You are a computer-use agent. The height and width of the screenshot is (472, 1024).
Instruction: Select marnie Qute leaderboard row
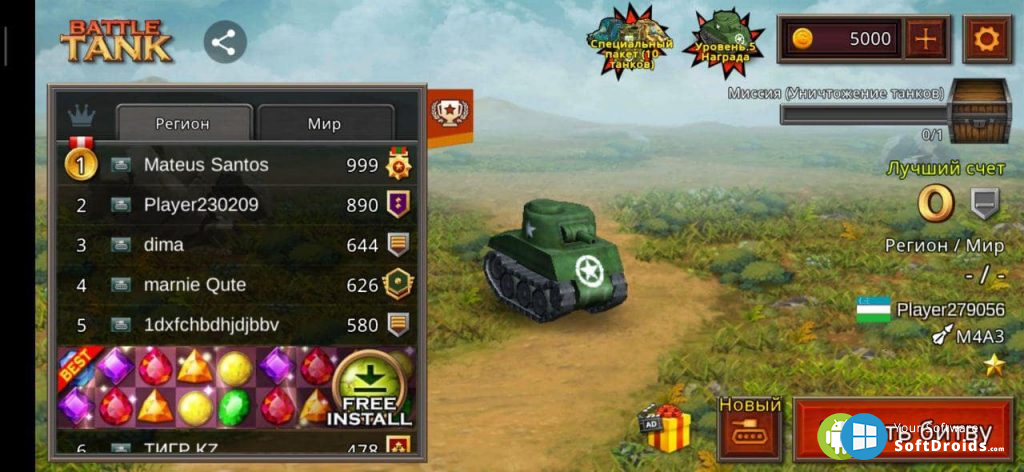pyautogui.click(x=238, y=285)
